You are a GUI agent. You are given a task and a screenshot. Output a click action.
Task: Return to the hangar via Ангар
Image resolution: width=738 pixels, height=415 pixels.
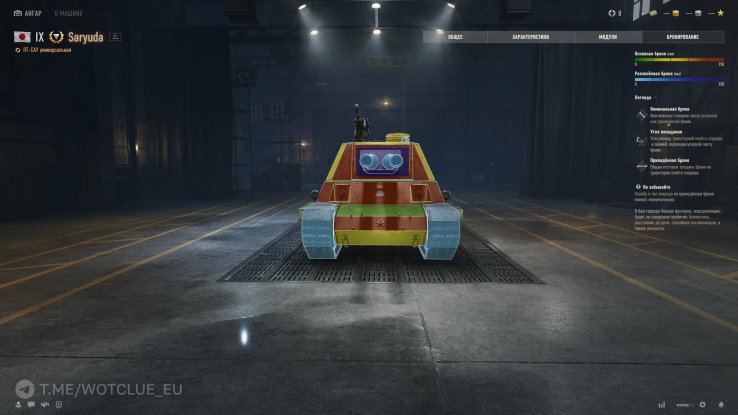tap(27, 13)
